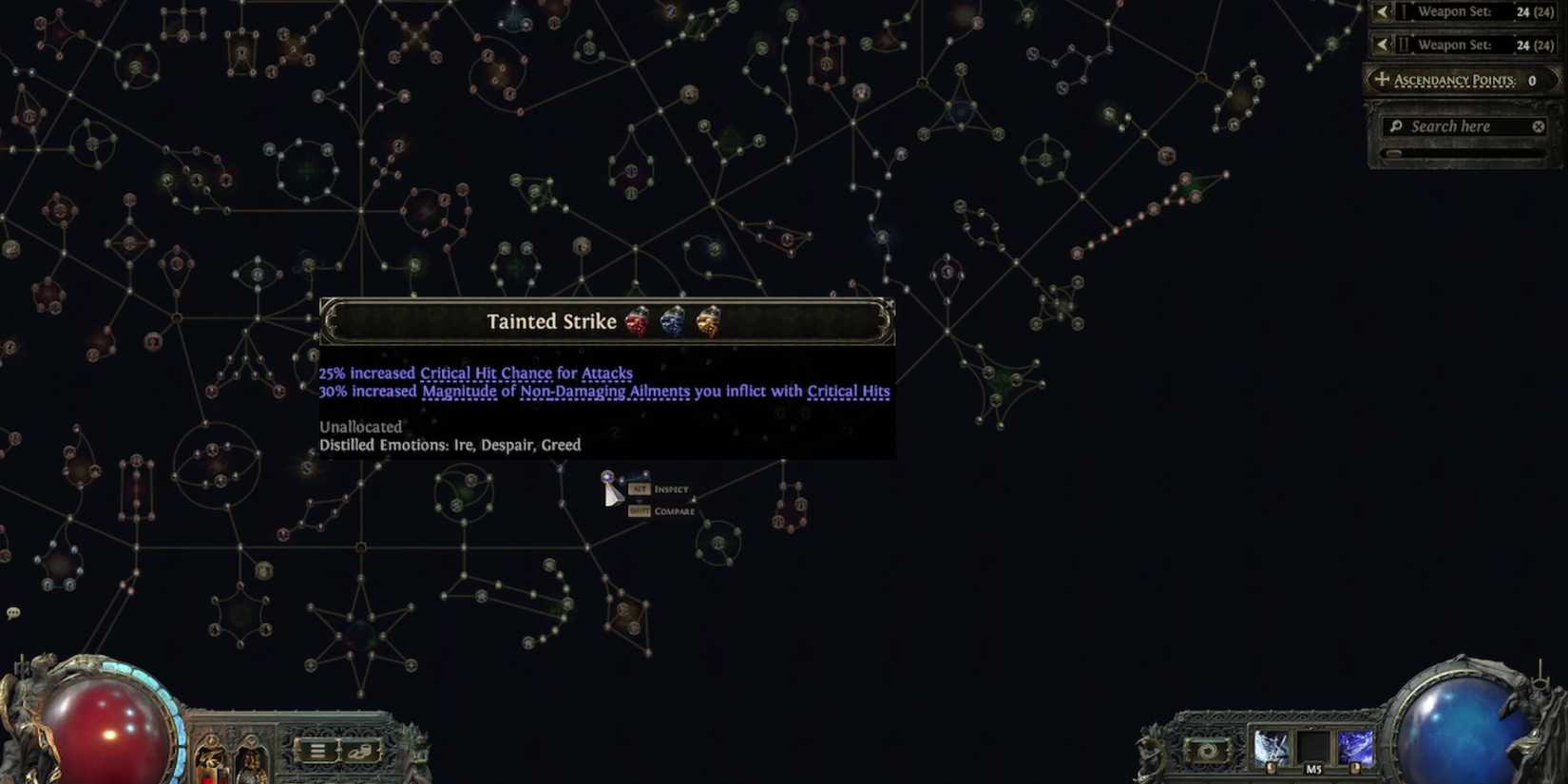Click the search magnifier icon in the search box
This screenshot has width=1568, height=784.
(x=1396, y=125)
